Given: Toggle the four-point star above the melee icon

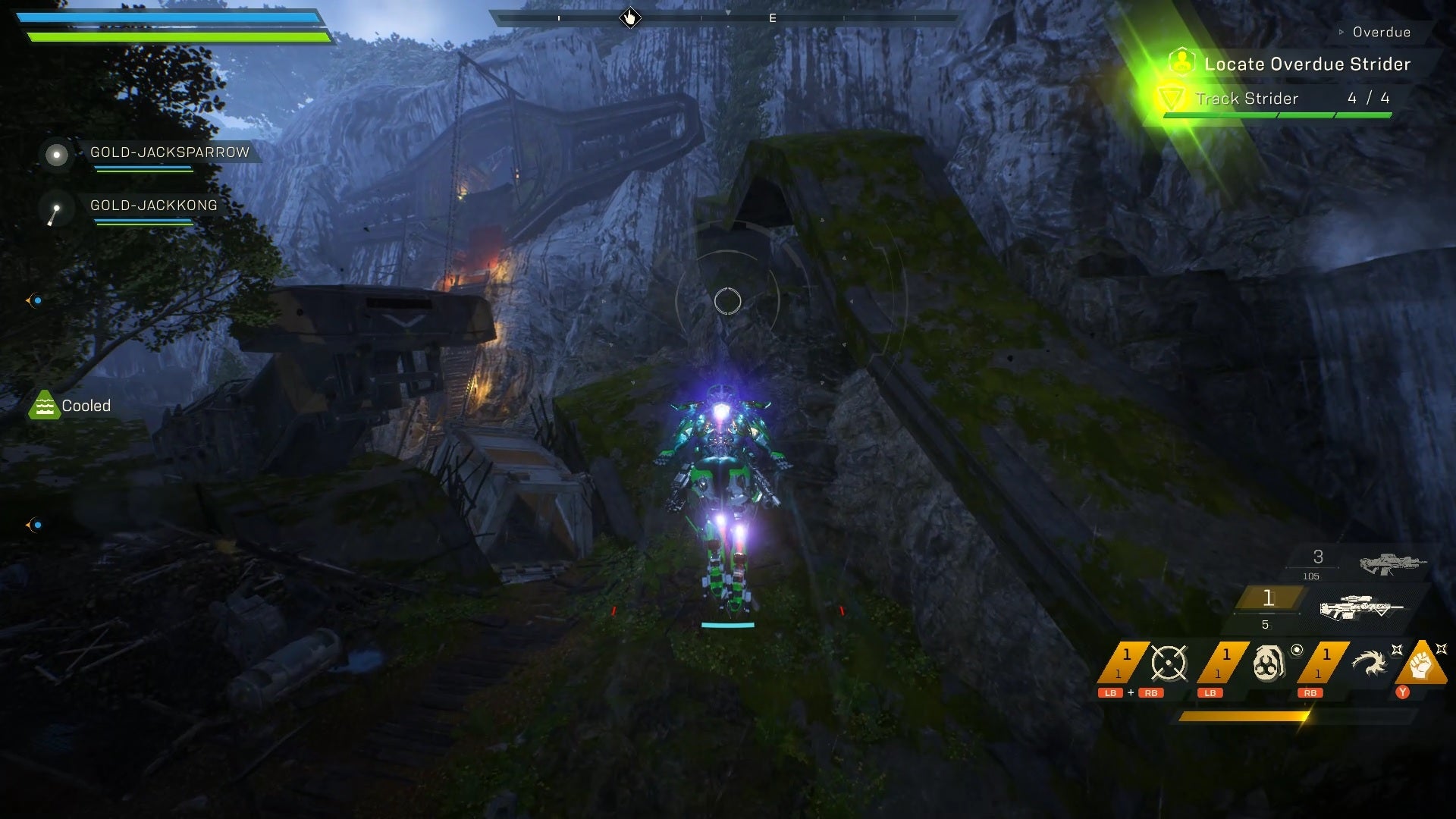Looking at the screenshot, I should (x=1443, y=649).
